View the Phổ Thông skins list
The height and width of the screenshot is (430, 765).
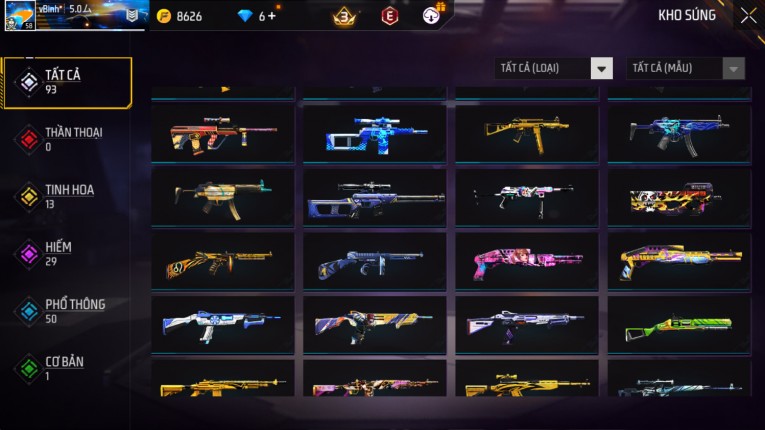click(68, 311)
